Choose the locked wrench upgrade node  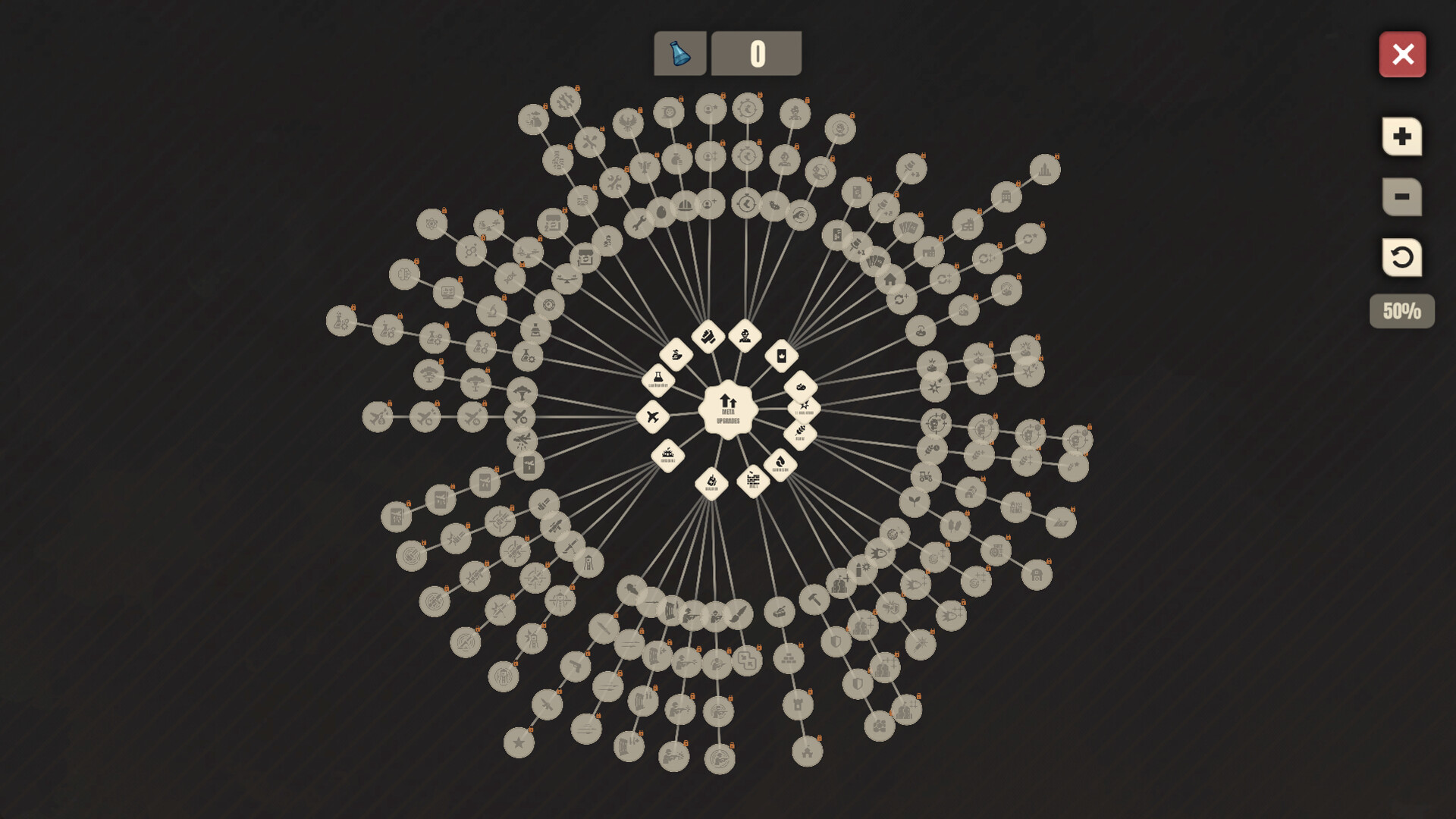pyautogui.click(x=639, y=223)
